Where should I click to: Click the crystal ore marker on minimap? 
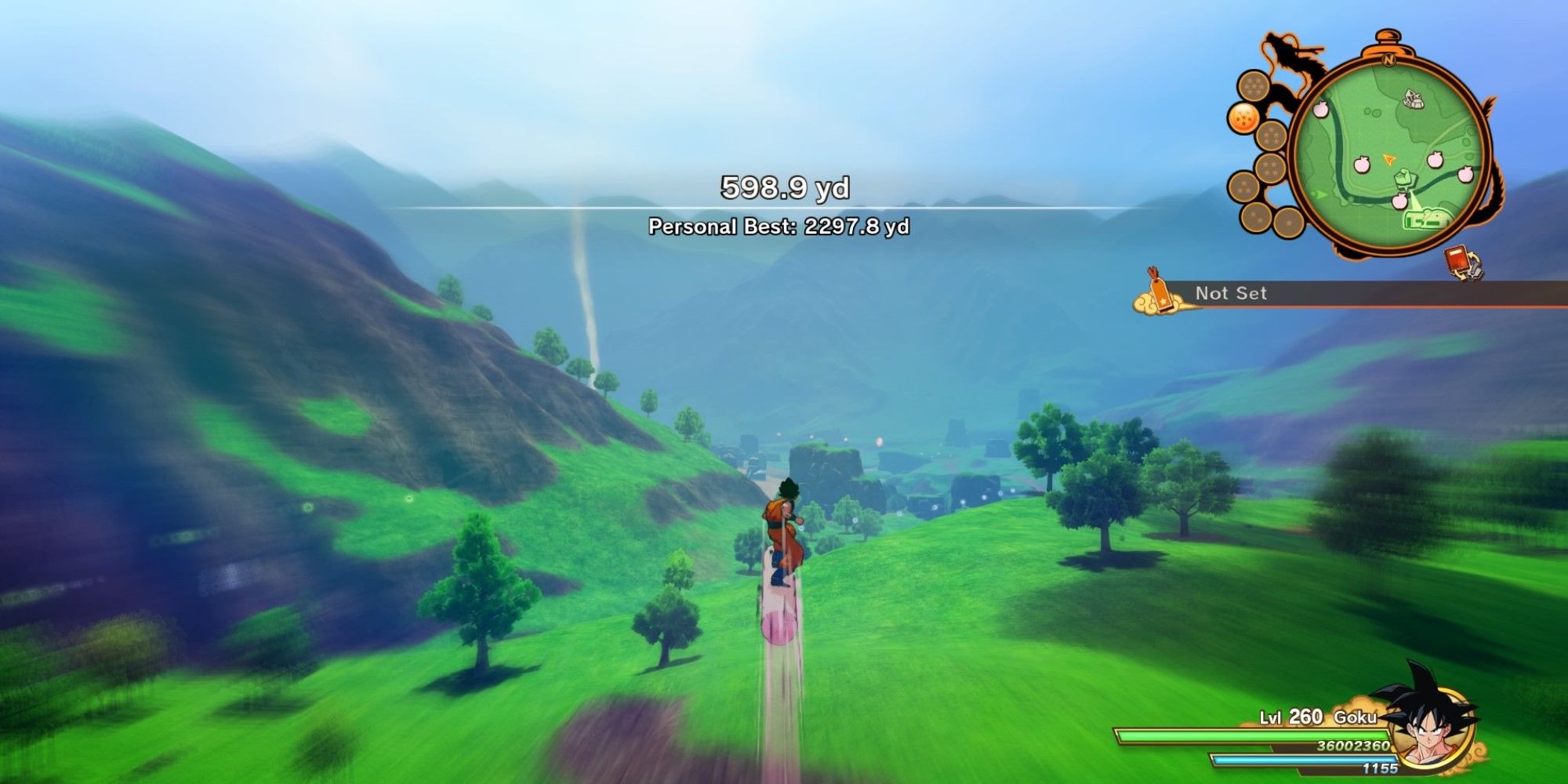tap(1414, 98)
